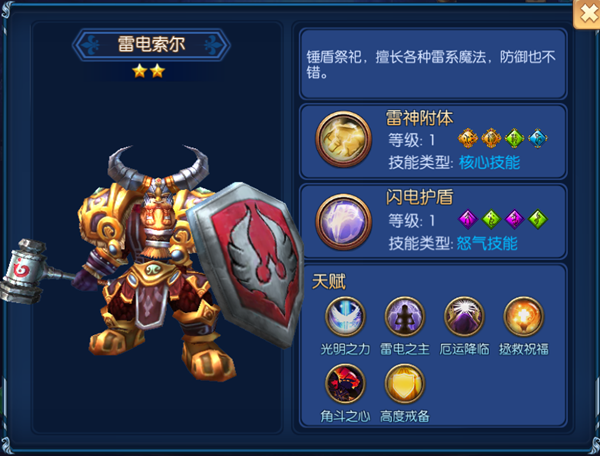Inspect the 拯救祝福 talent icon
The width and height of the screenshot is (600, 456).
point(522,315)
